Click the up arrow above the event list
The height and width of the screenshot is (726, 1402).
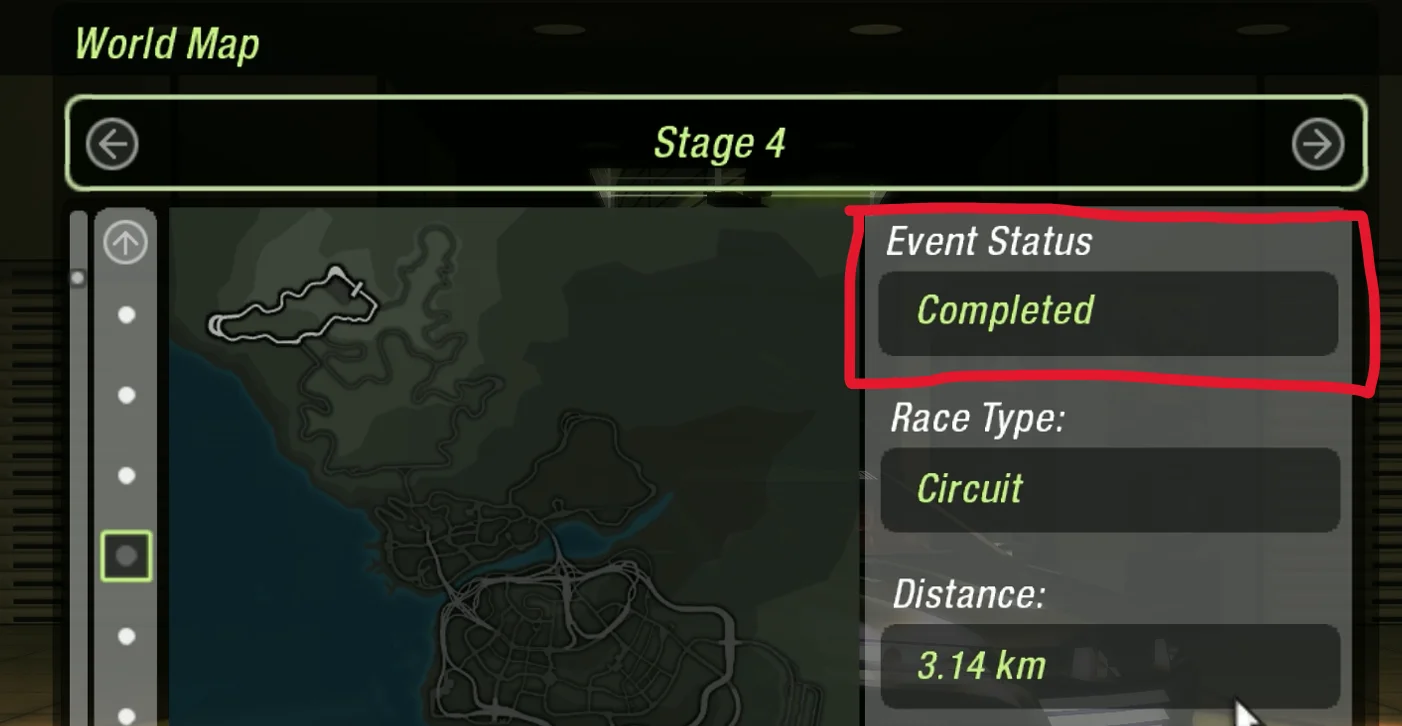point(124,242)
